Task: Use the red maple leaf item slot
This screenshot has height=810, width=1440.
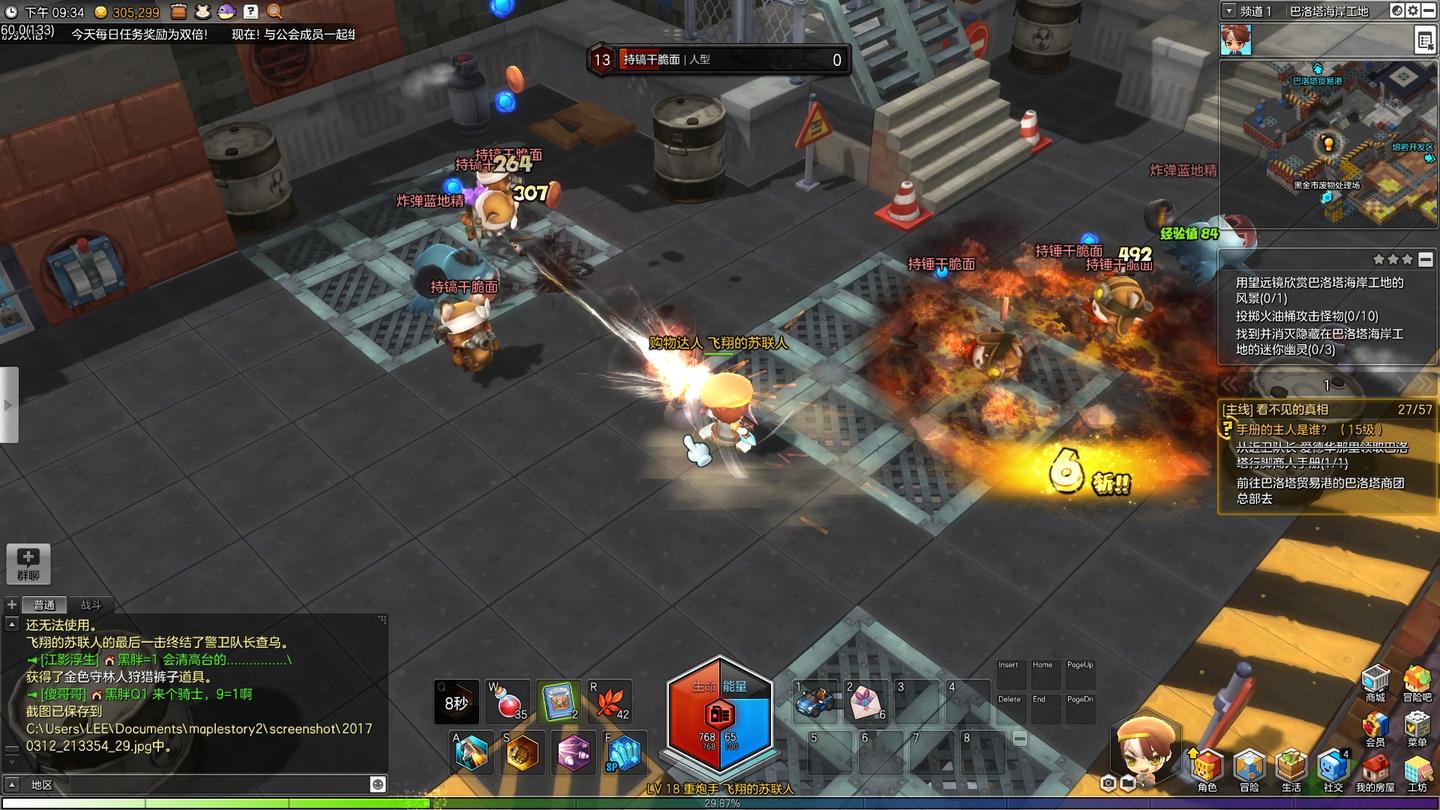Action: tap(609, 701)
